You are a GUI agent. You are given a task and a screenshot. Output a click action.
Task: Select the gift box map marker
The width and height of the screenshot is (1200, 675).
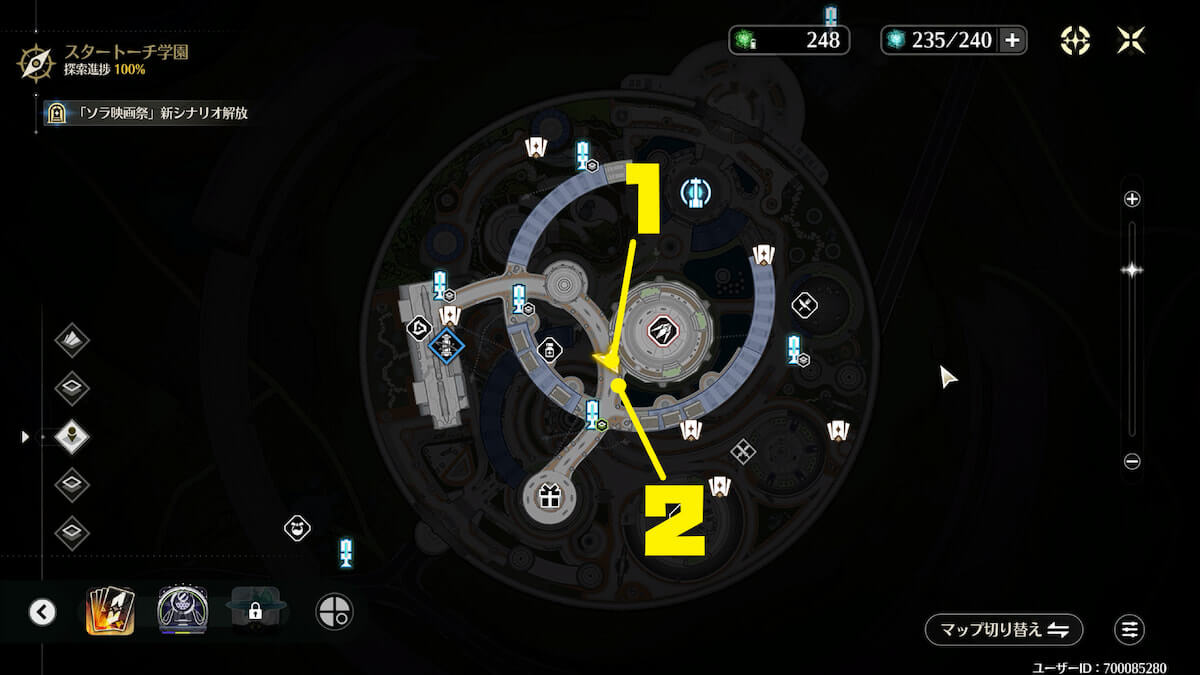pyautogui.click(x=548, y=496)
